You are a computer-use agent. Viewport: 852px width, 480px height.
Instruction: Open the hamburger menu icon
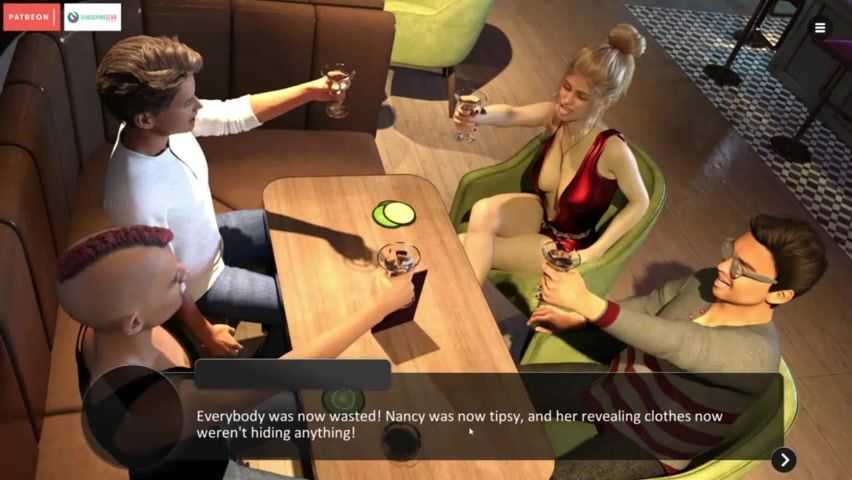point(820,28)
